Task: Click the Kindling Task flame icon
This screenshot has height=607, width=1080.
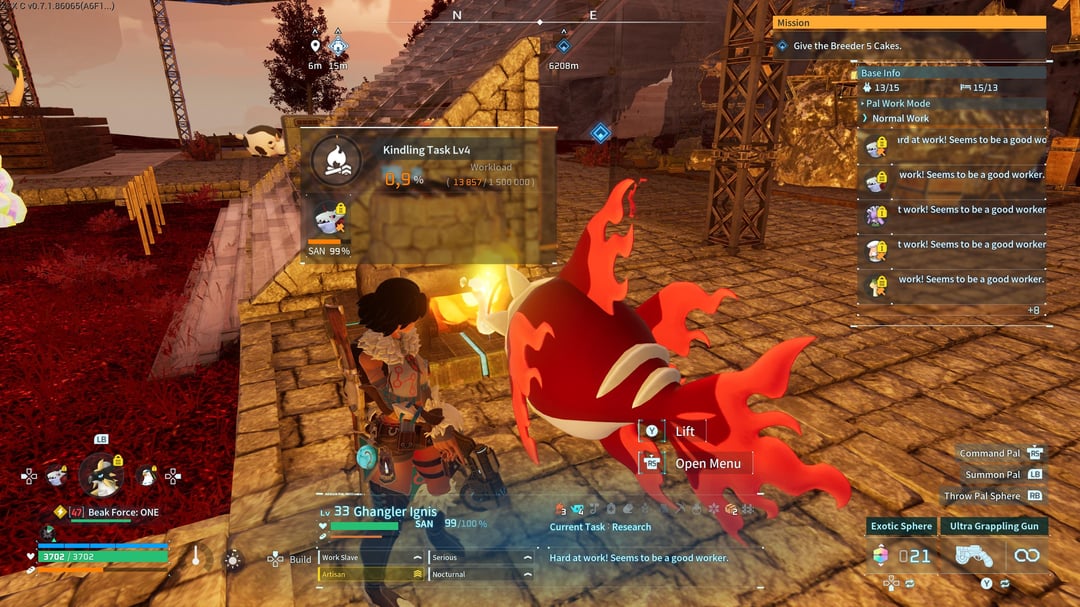Action: pyautogui.click(x=336, y=160)
